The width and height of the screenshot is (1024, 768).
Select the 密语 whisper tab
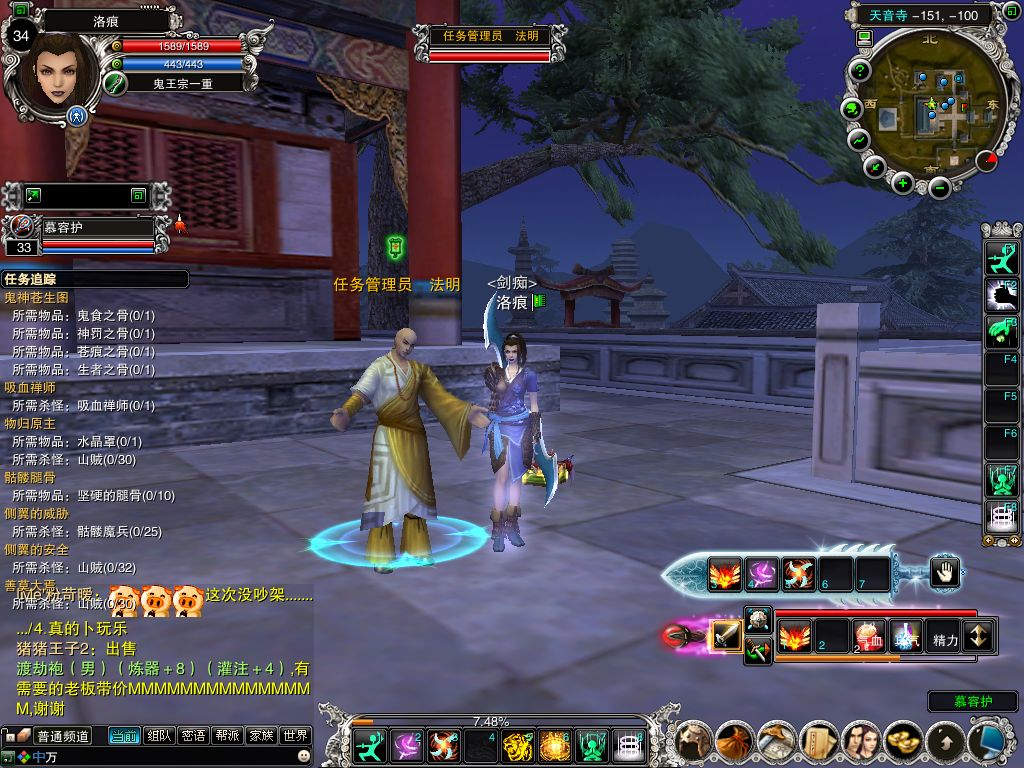tap(193, 736)
